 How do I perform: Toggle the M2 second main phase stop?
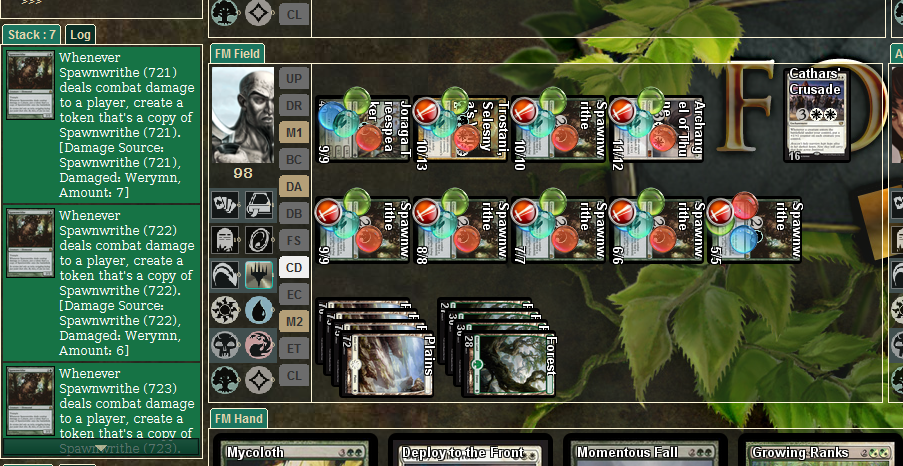coord(293,321)
